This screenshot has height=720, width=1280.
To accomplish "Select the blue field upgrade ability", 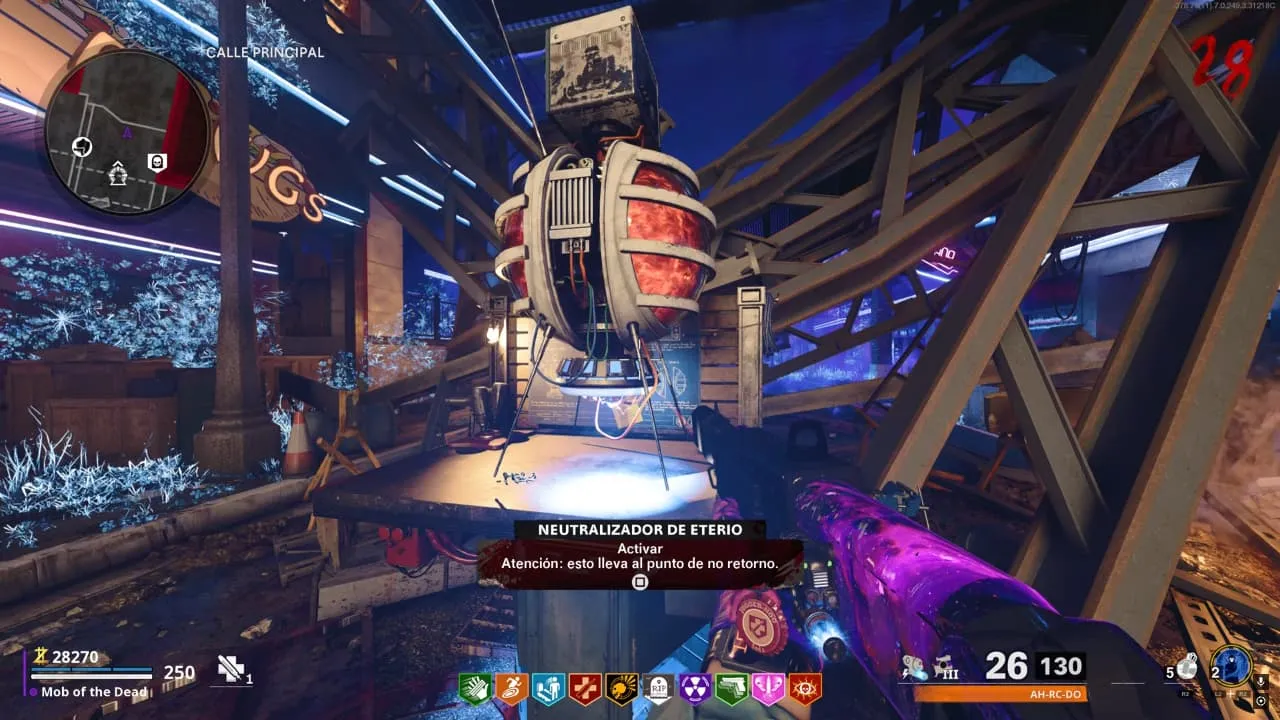I will 1231,666.
